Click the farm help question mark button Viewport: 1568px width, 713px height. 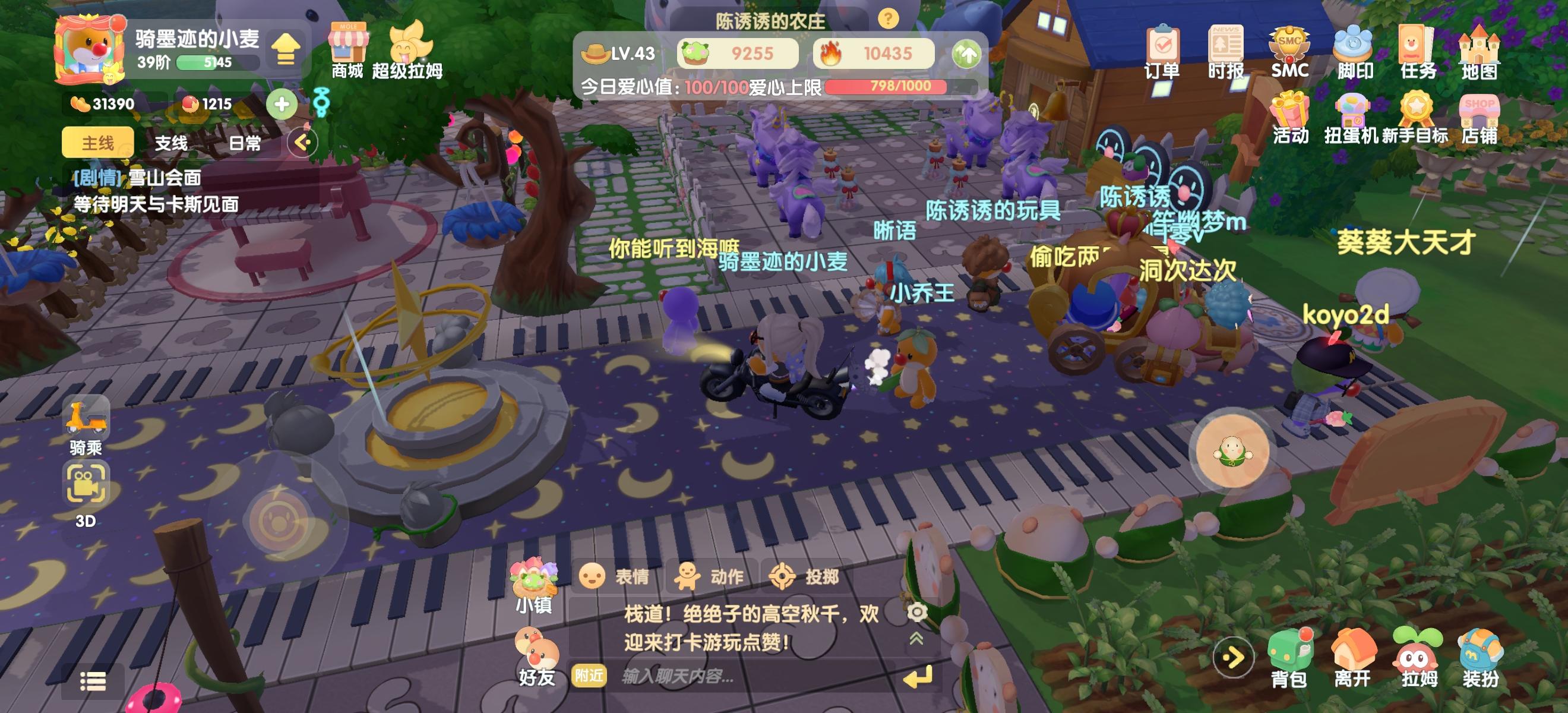coord(887,19)
